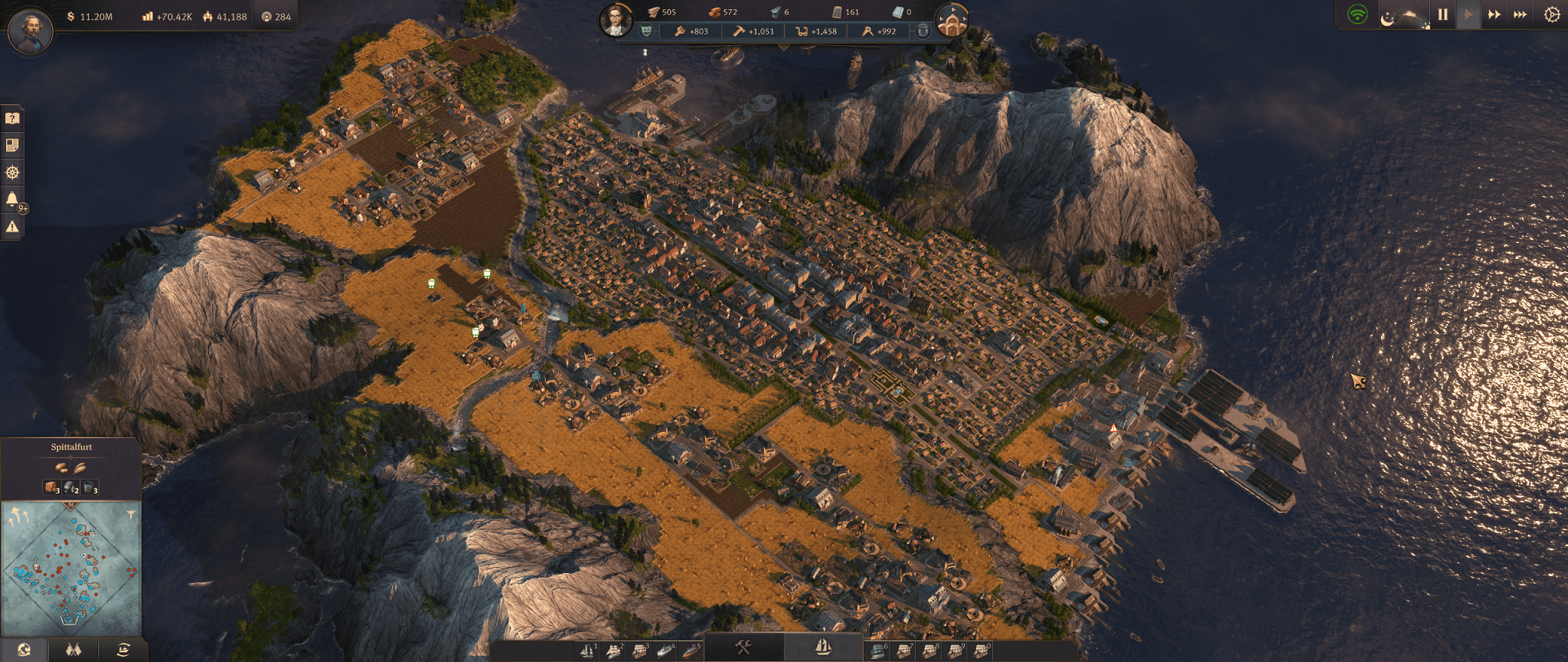1568x662 pixels.
Task: Switch to the build menu hammer tab
Action: tap(743, 648)
